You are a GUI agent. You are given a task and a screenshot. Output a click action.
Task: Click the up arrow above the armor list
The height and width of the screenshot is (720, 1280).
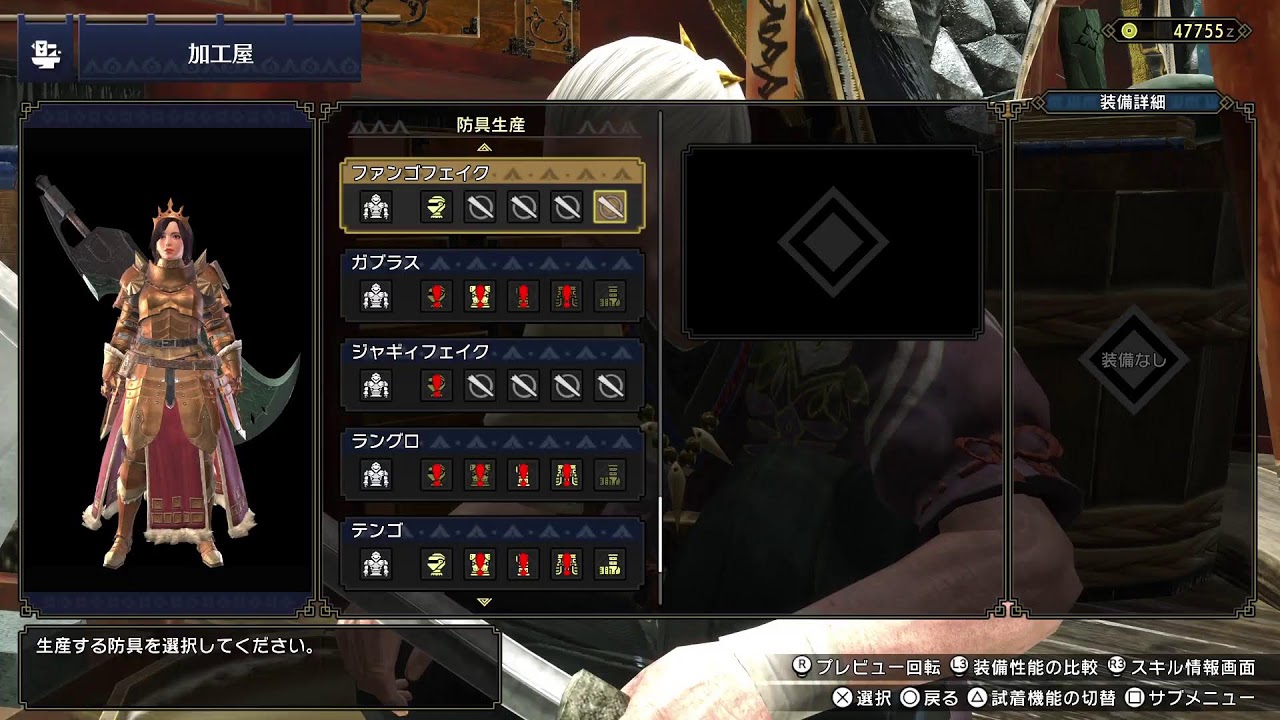485,147
